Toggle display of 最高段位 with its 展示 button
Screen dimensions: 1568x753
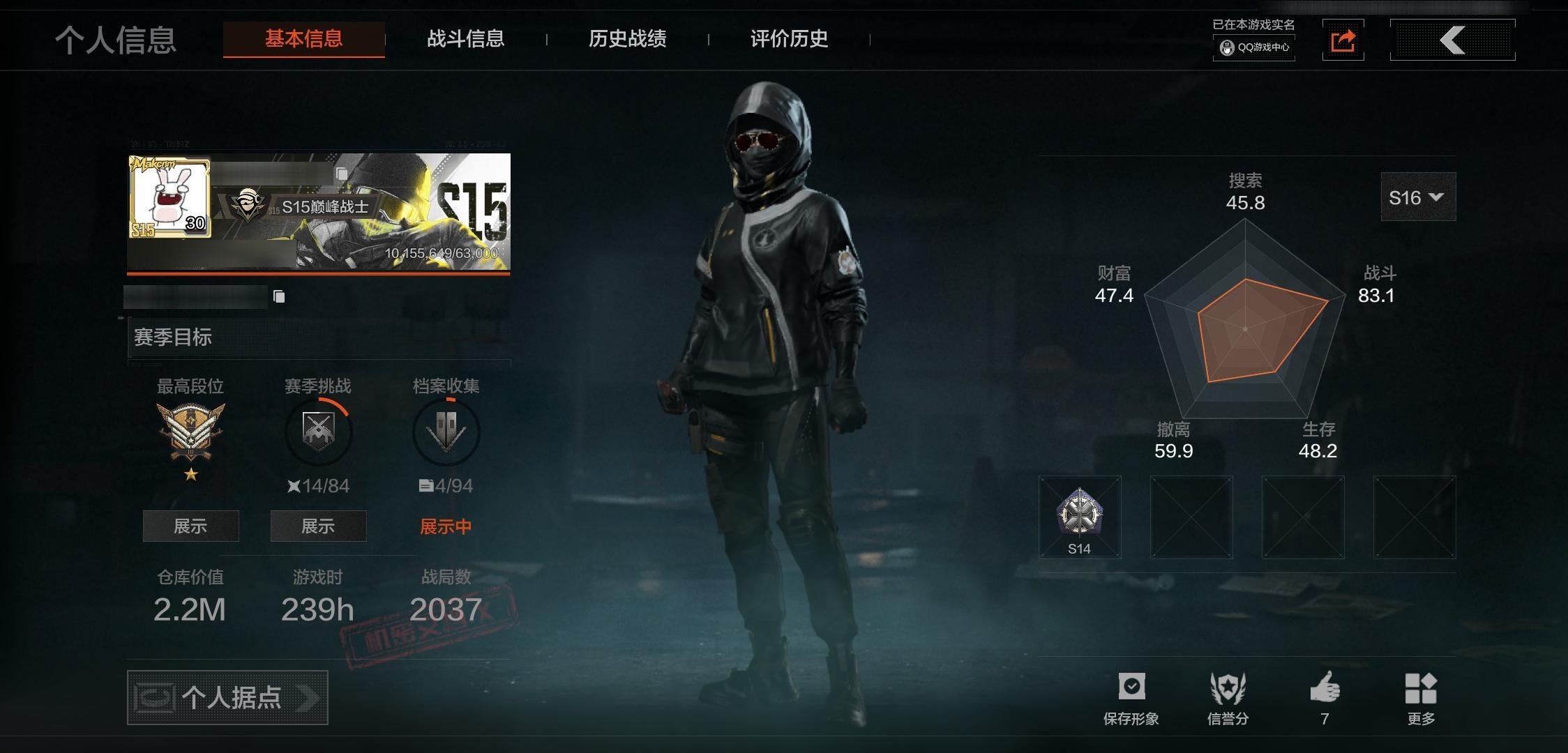pos(190,526)
